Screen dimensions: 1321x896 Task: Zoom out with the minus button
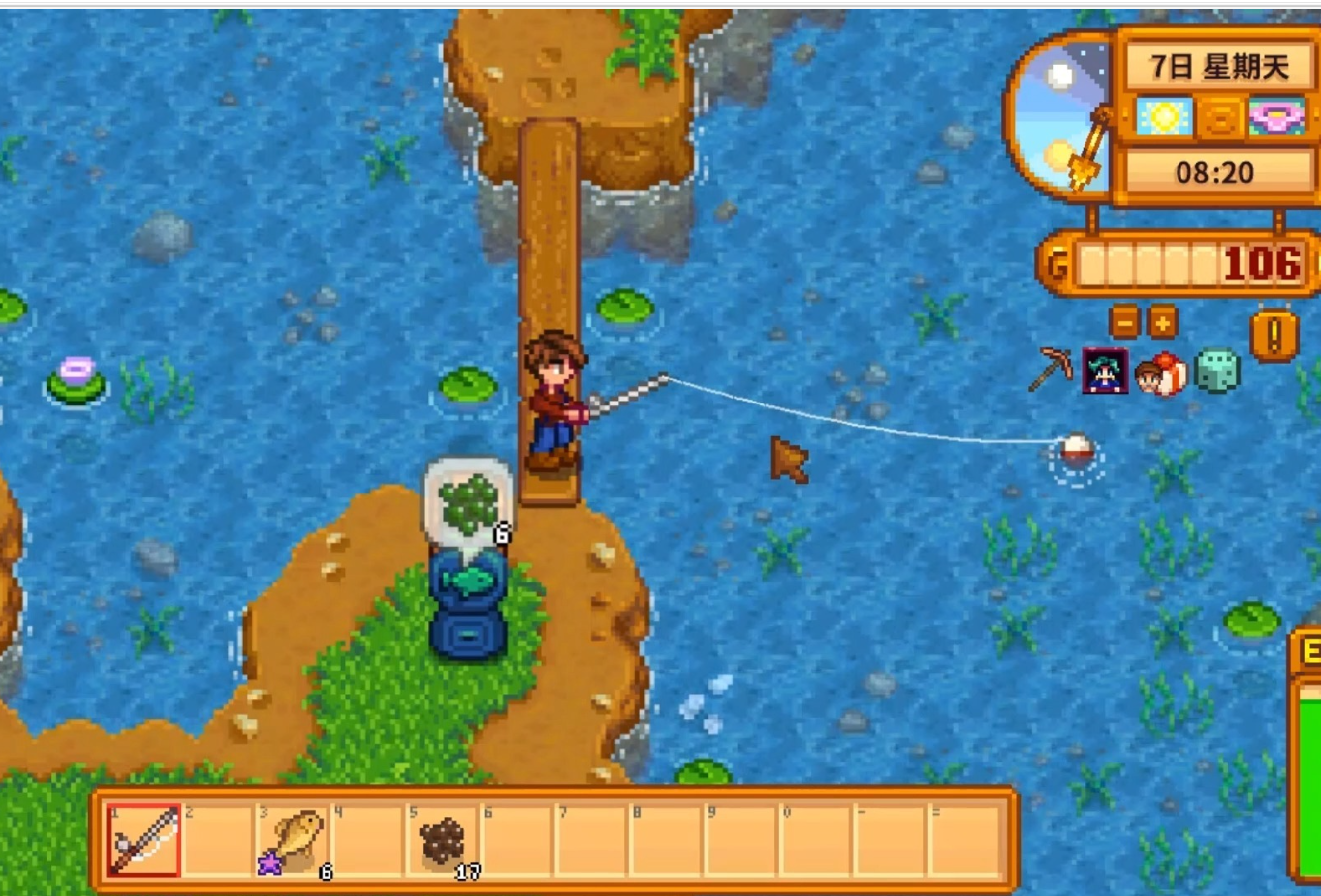point(1125,322)
